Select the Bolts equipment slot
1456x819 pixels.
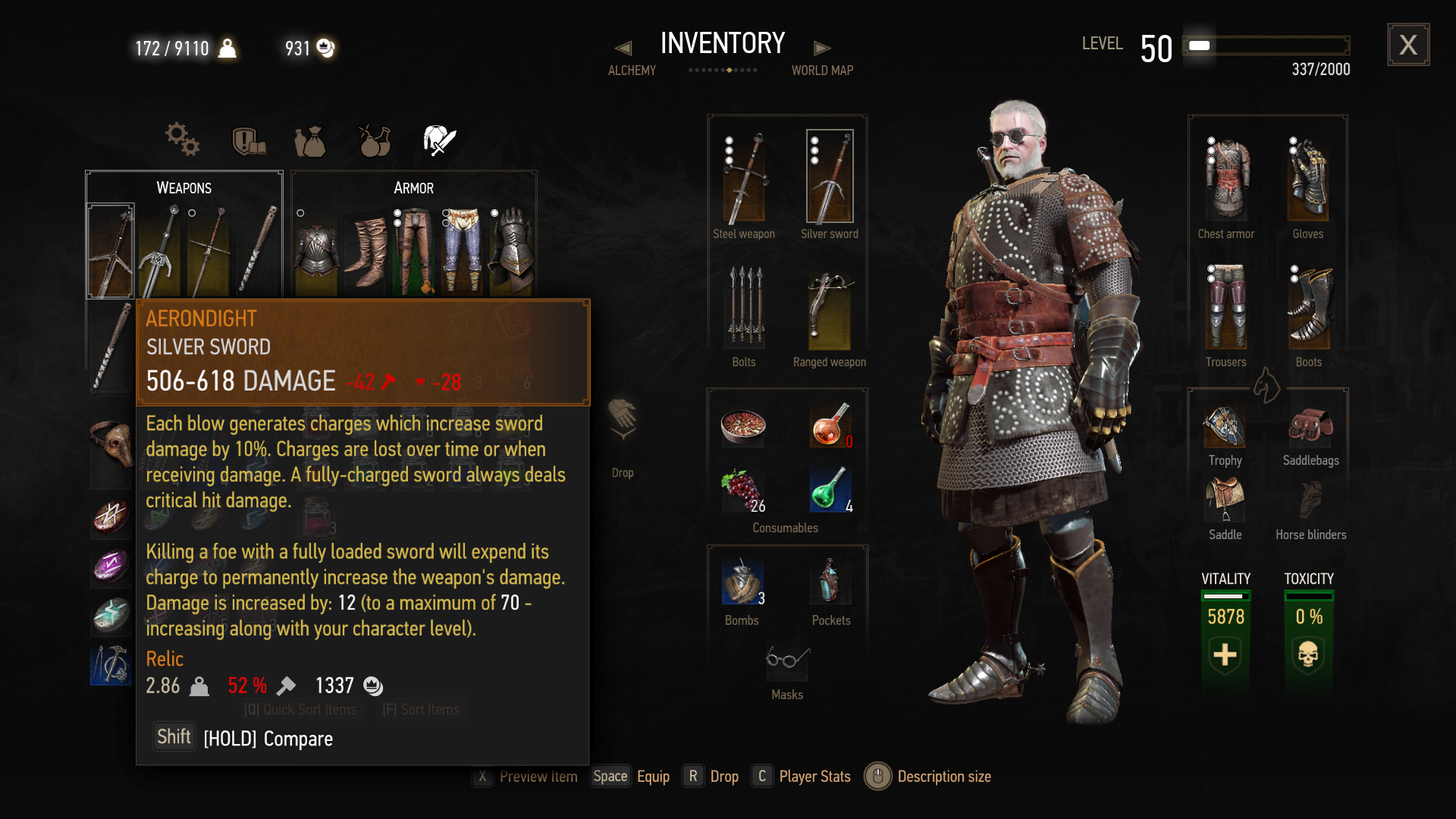click(745, 309)
